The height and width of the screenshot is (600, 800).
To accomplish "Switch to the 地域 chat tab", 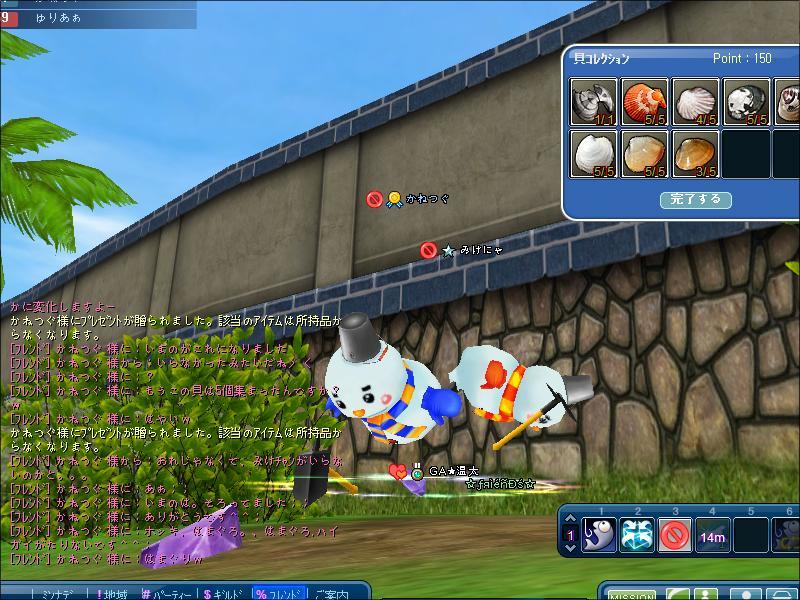I will pos(112,594).
